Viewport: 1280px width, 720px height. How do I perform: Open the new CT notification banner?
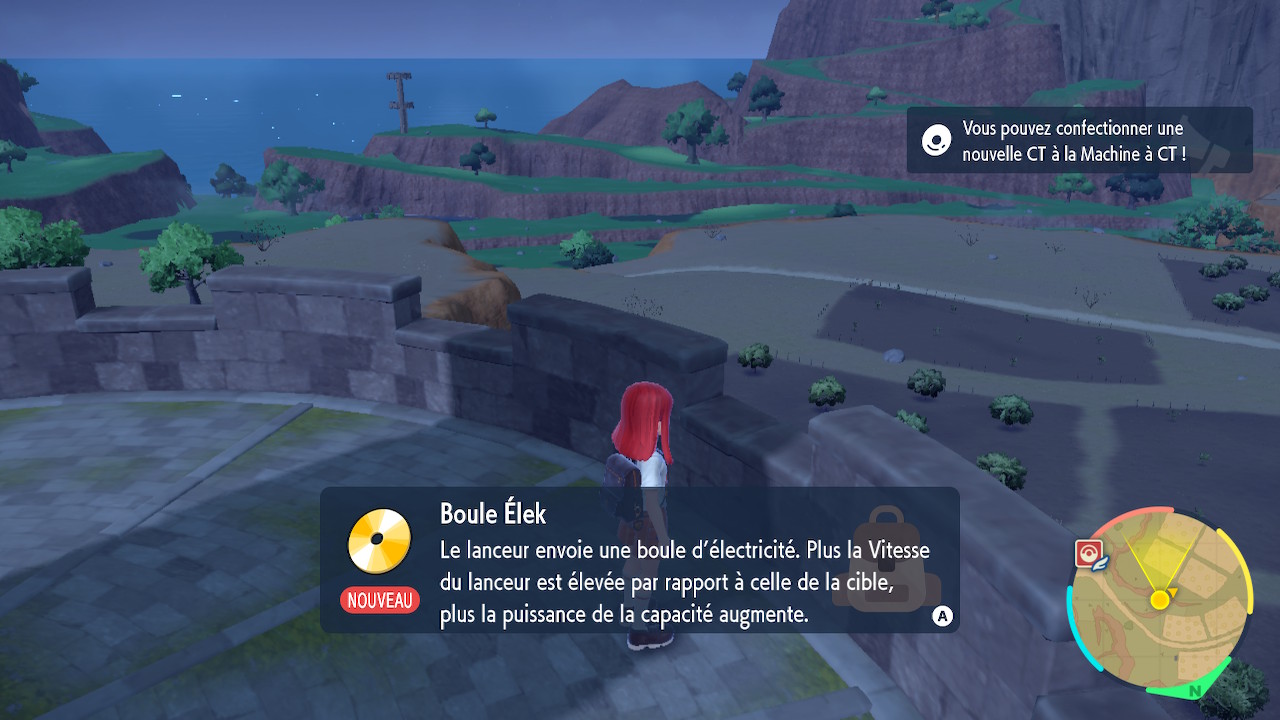[1079, 141]
